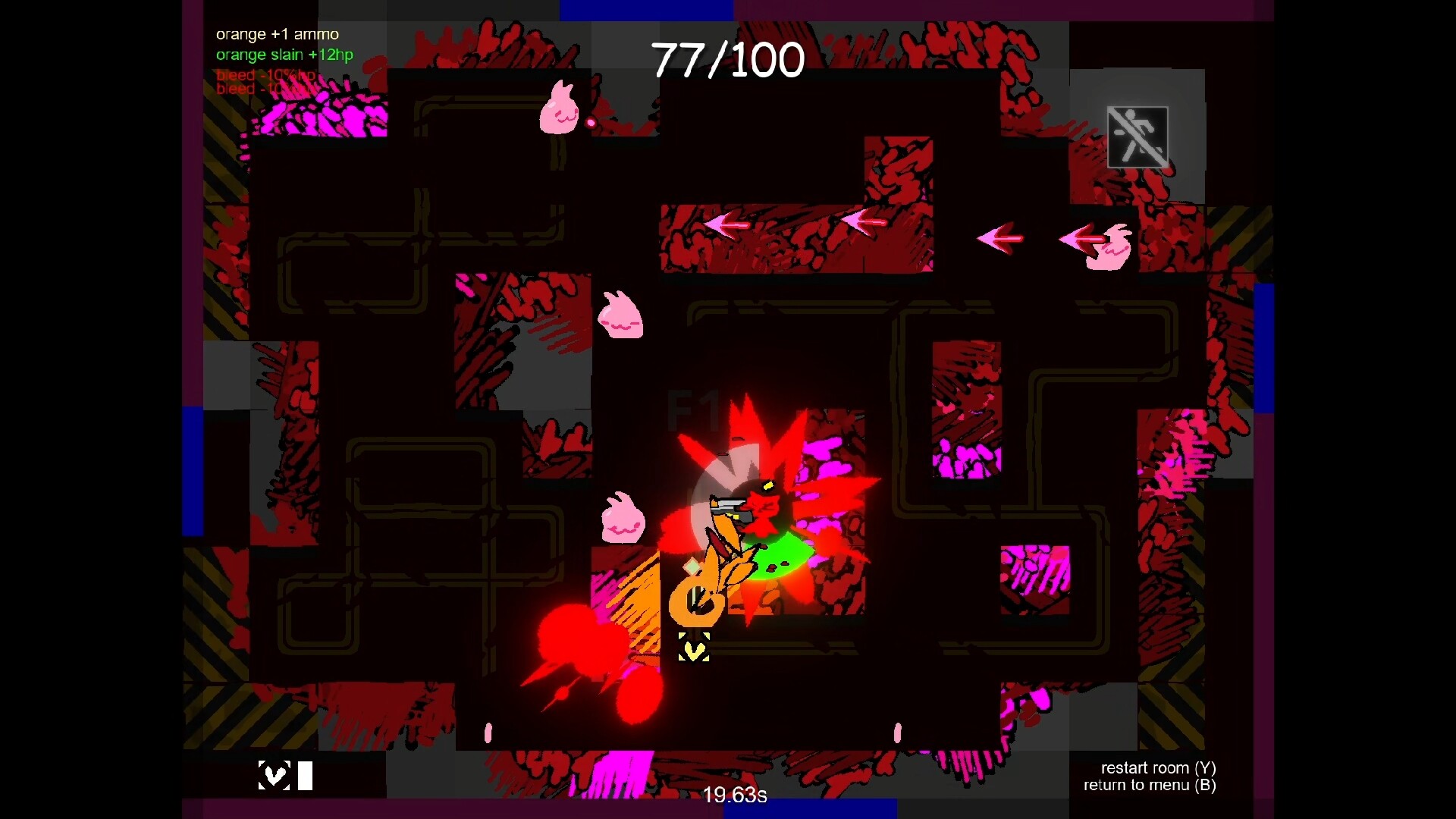
Task: Click the diamond pickup below the player
Action: click(692, 565)
